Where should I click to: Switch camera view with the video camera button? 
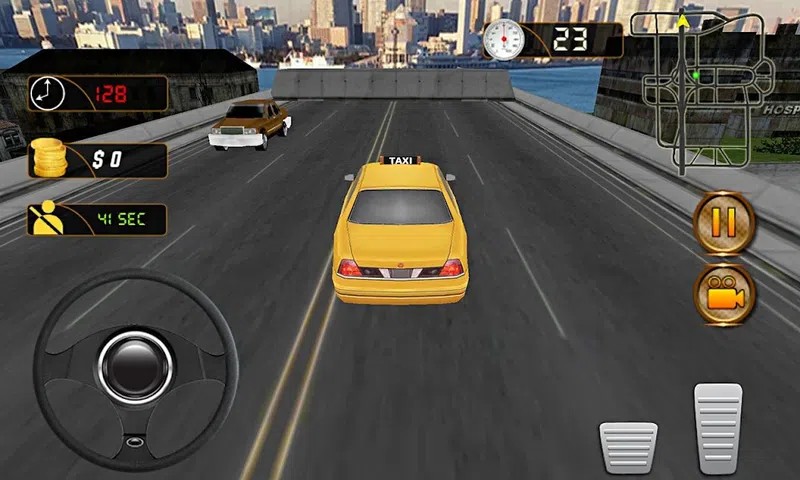[x=724, y=294]
